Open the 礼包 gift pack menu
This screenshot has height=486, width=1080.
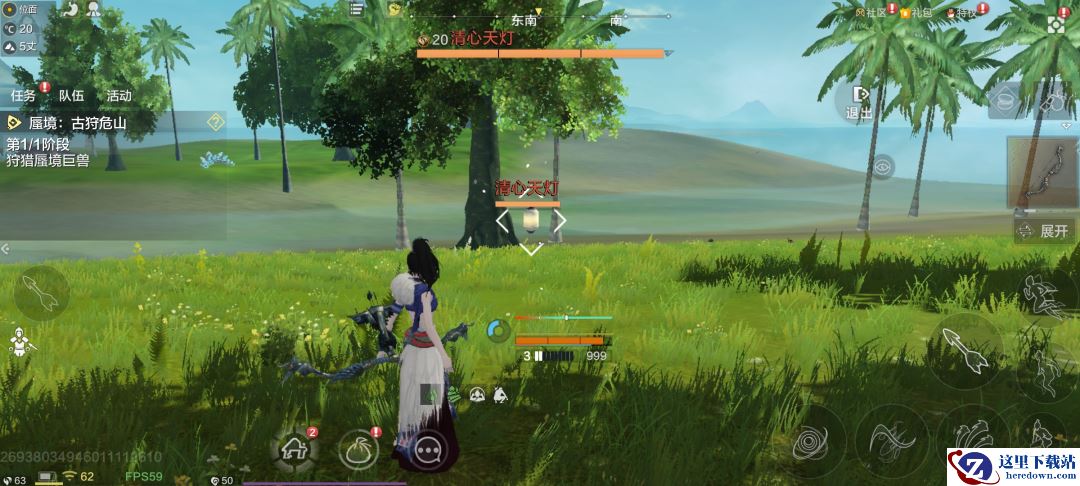(915, 12)
